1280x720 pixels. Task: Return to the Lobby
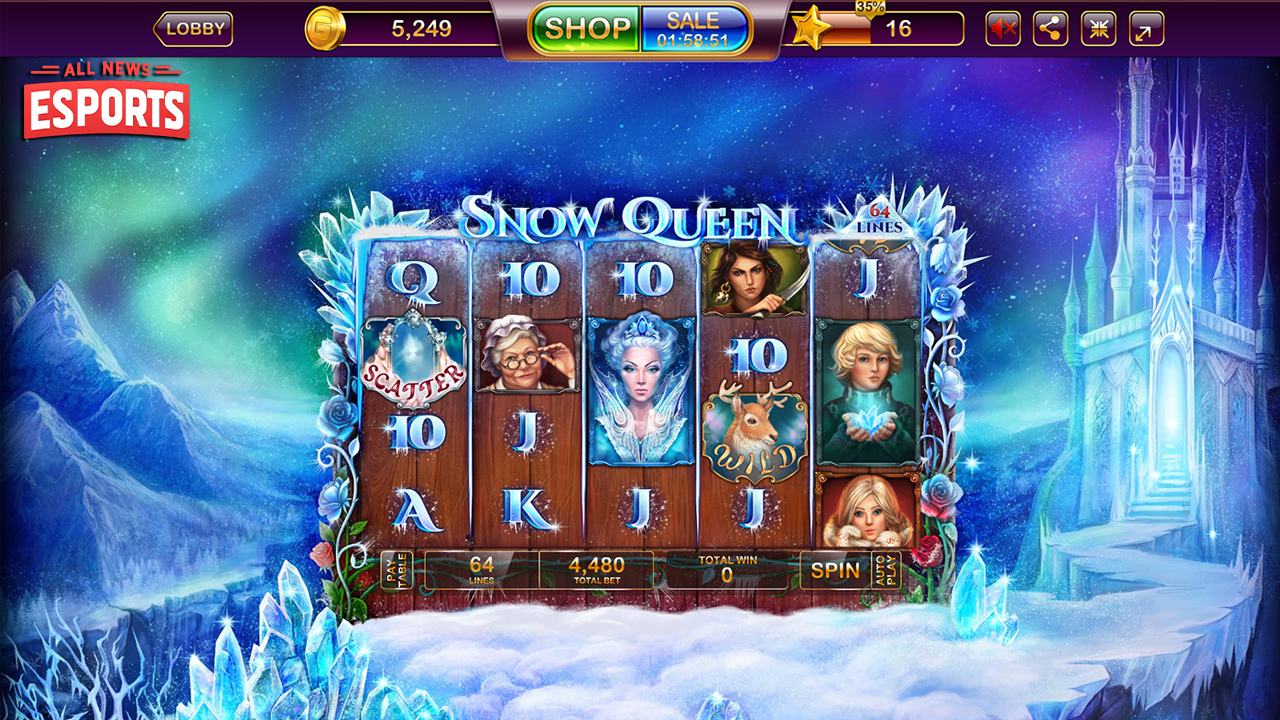(194, 29)
